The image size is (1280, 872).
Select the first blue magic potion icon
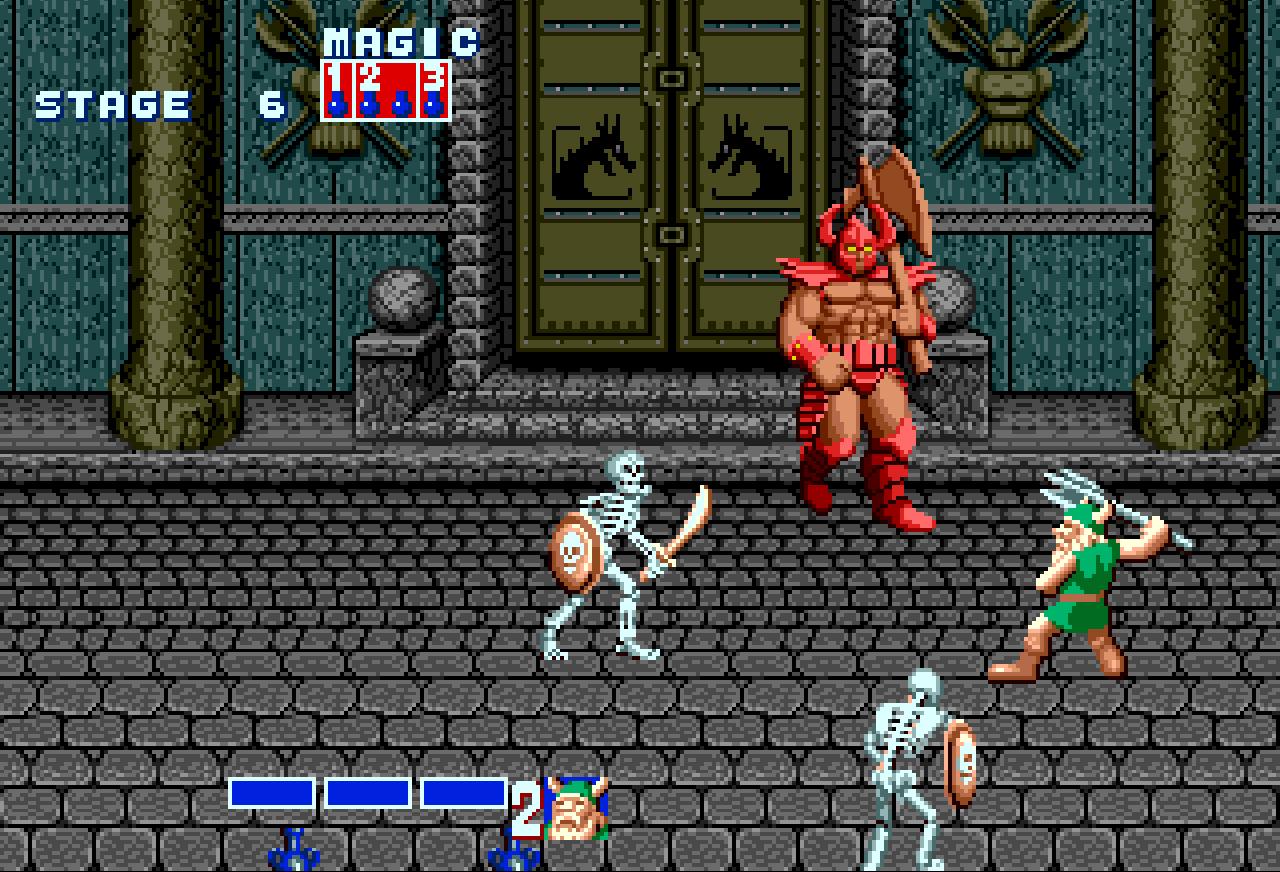[x=337, y=104]
